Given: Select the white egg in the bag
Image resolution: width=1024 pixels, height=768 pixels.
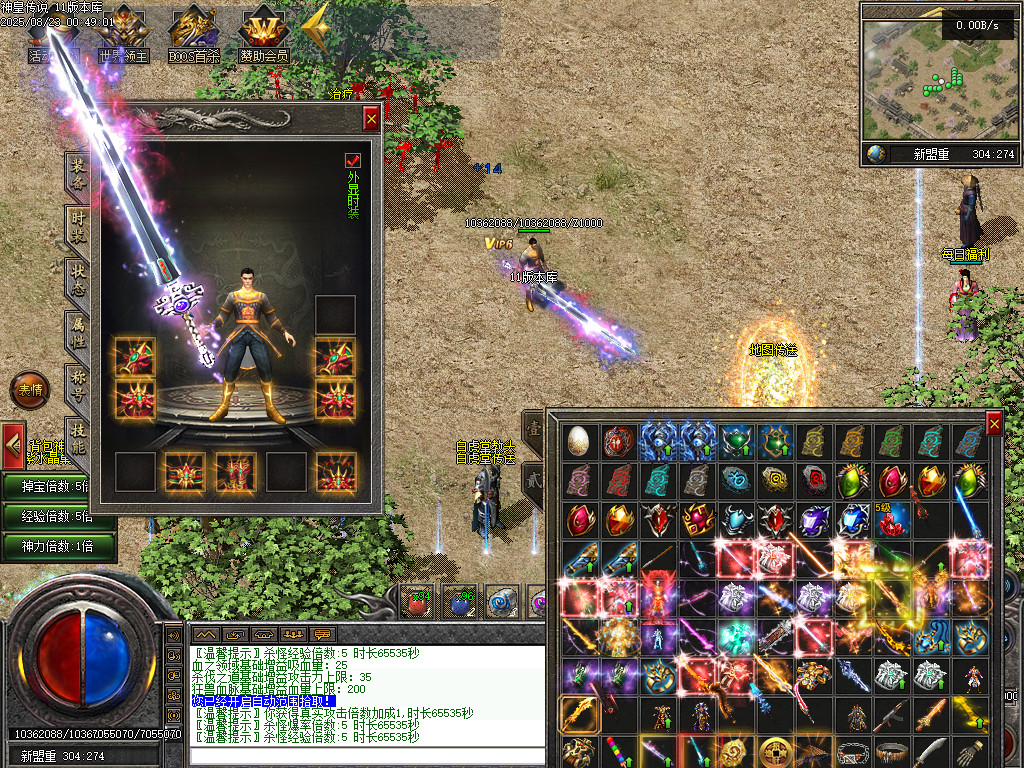Looking at the screenshot, I should (580, 440).
